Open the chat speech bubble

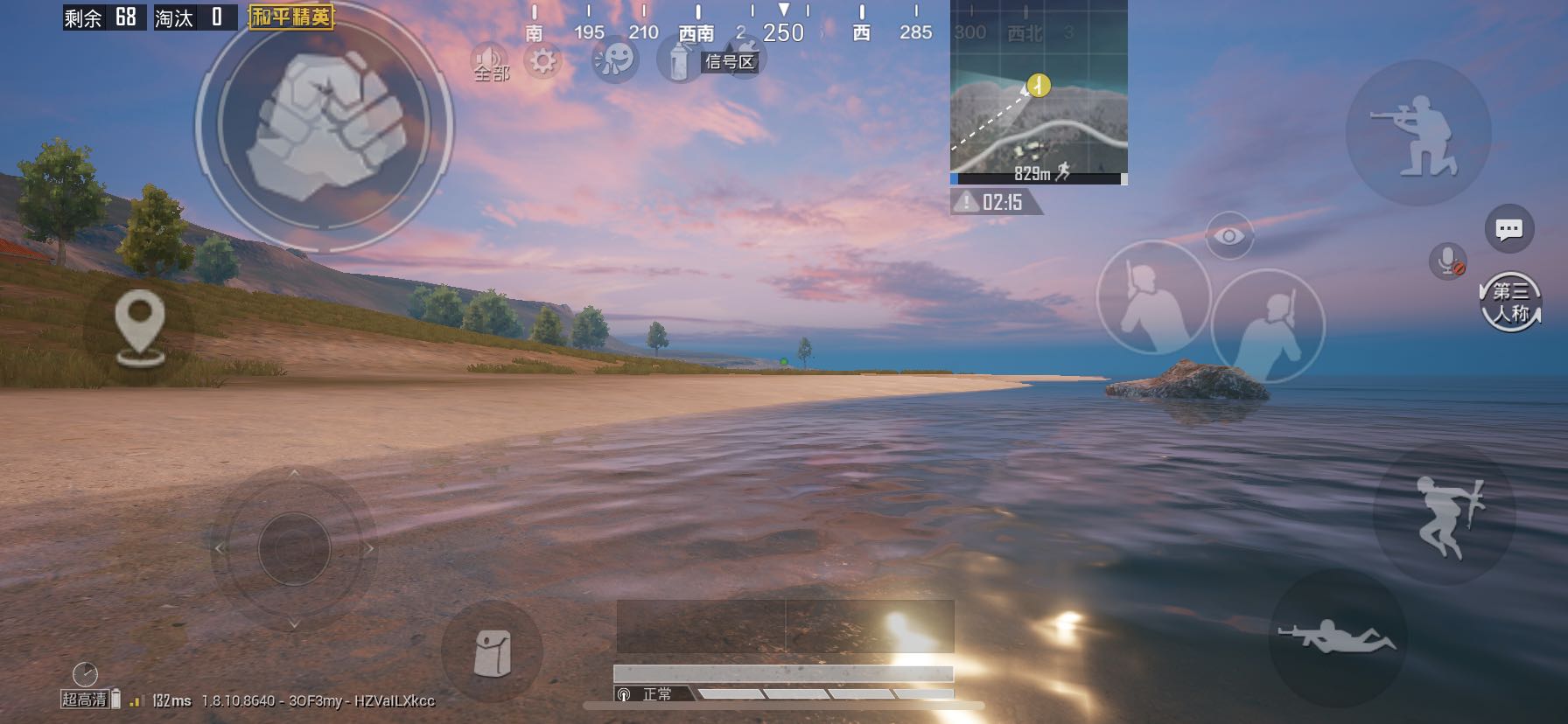pos(1508,229)
